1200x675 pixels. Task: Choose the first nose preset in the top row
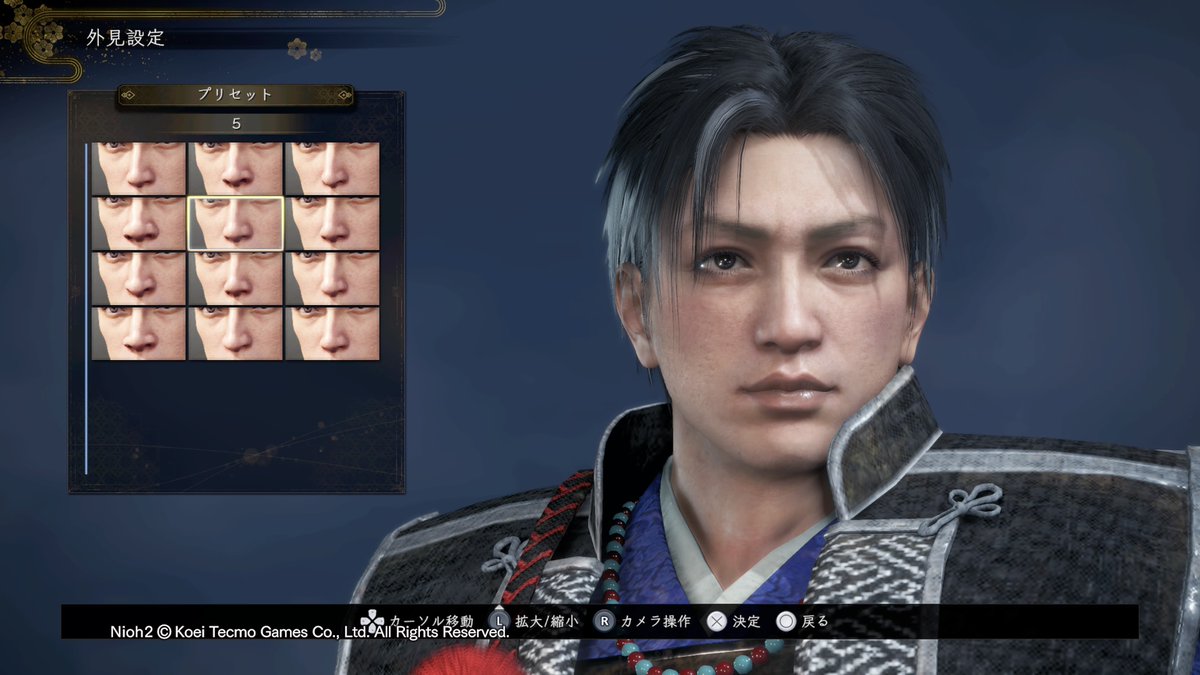139,168
